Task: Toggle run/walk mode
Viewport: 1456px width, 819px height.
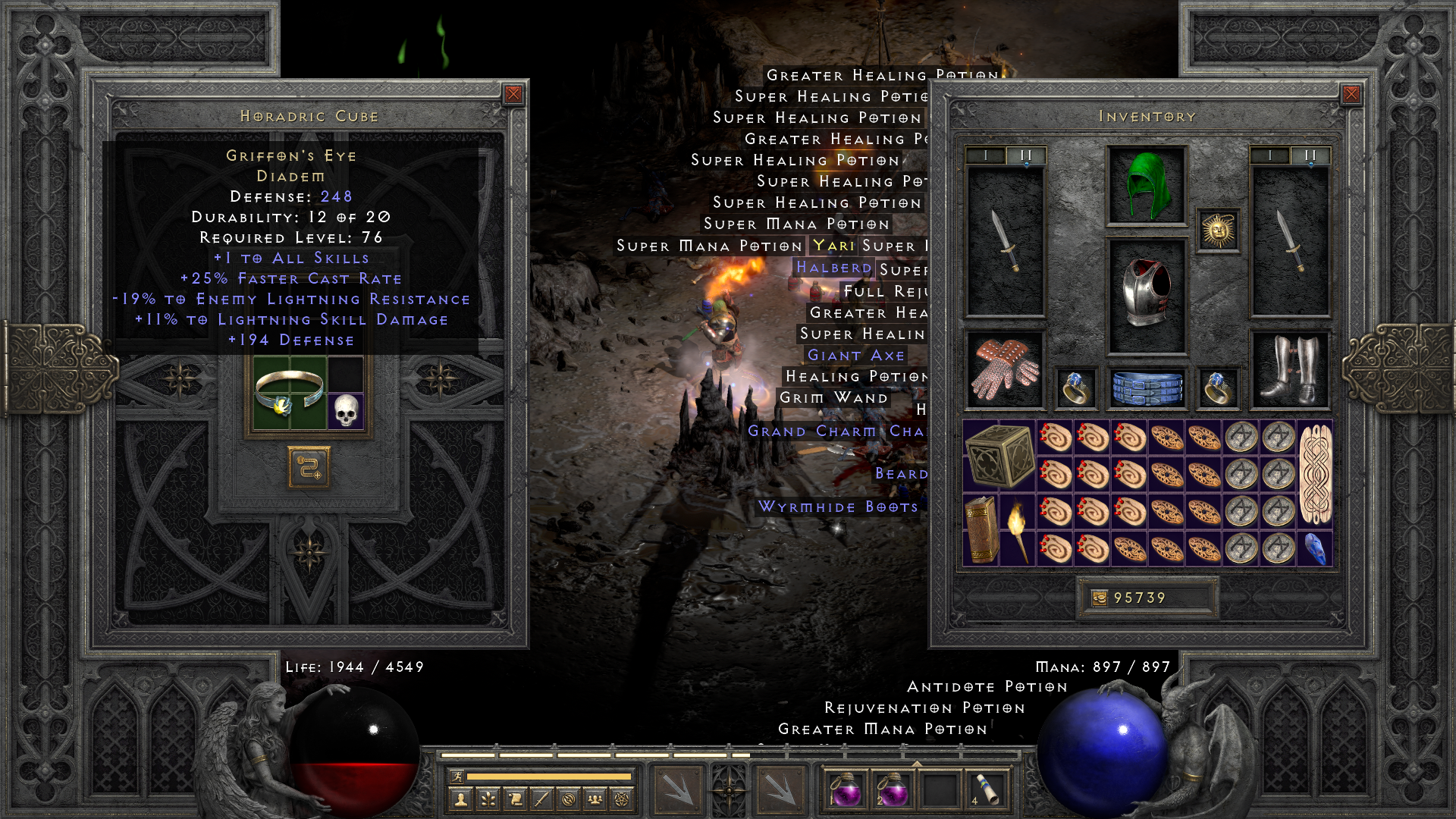Action: pyautogui.click(x=458, y=777)
